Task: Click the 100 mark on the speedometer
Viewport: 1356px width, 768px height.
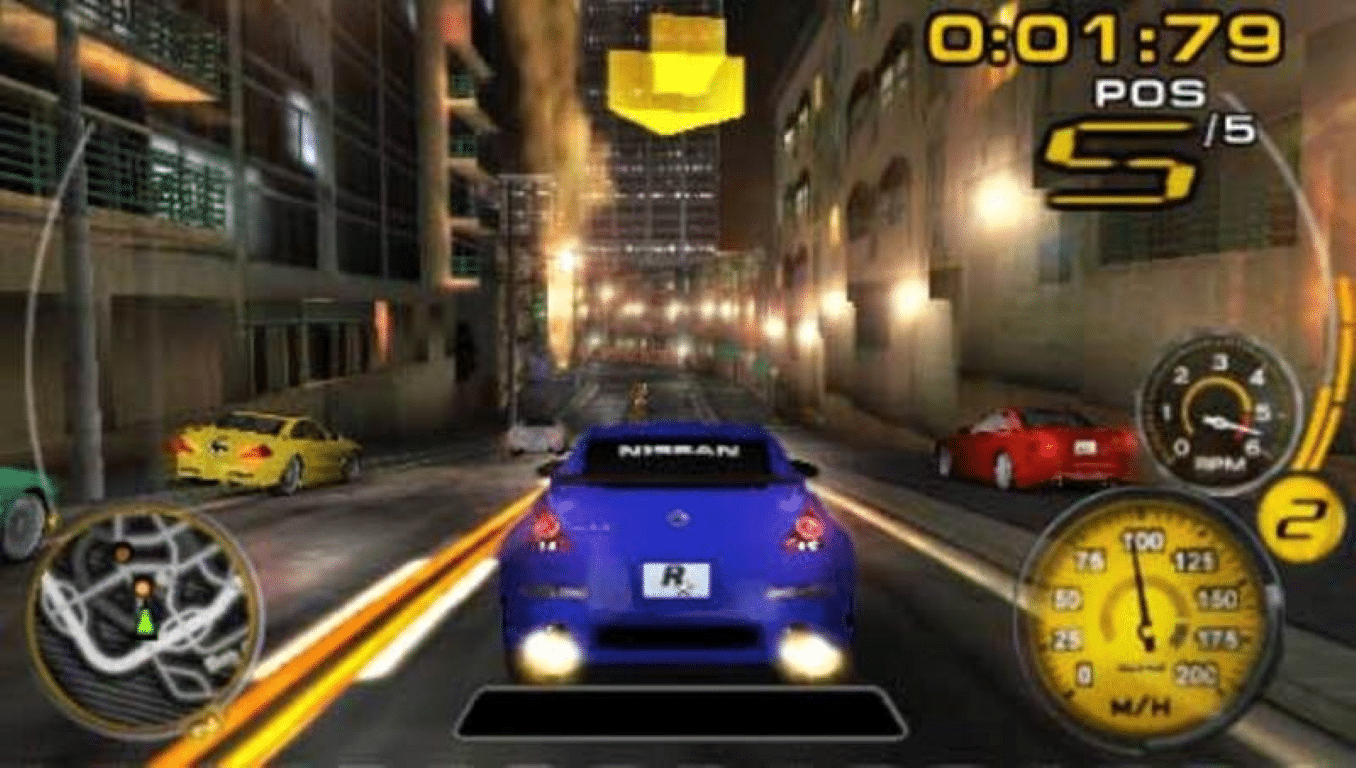Action: point(1142,540)
